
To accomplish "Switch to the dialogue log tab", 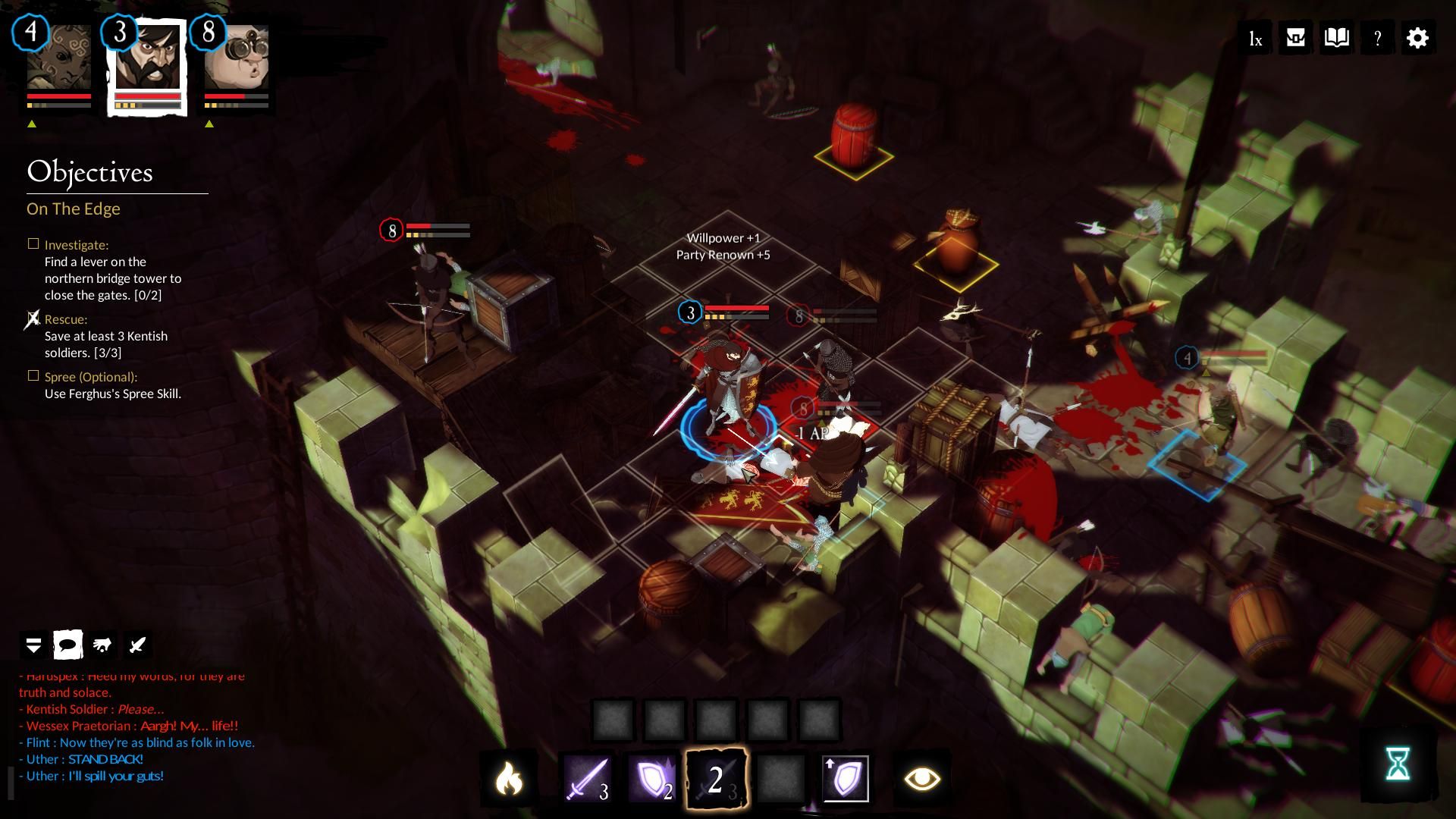I will coord(67,645).
